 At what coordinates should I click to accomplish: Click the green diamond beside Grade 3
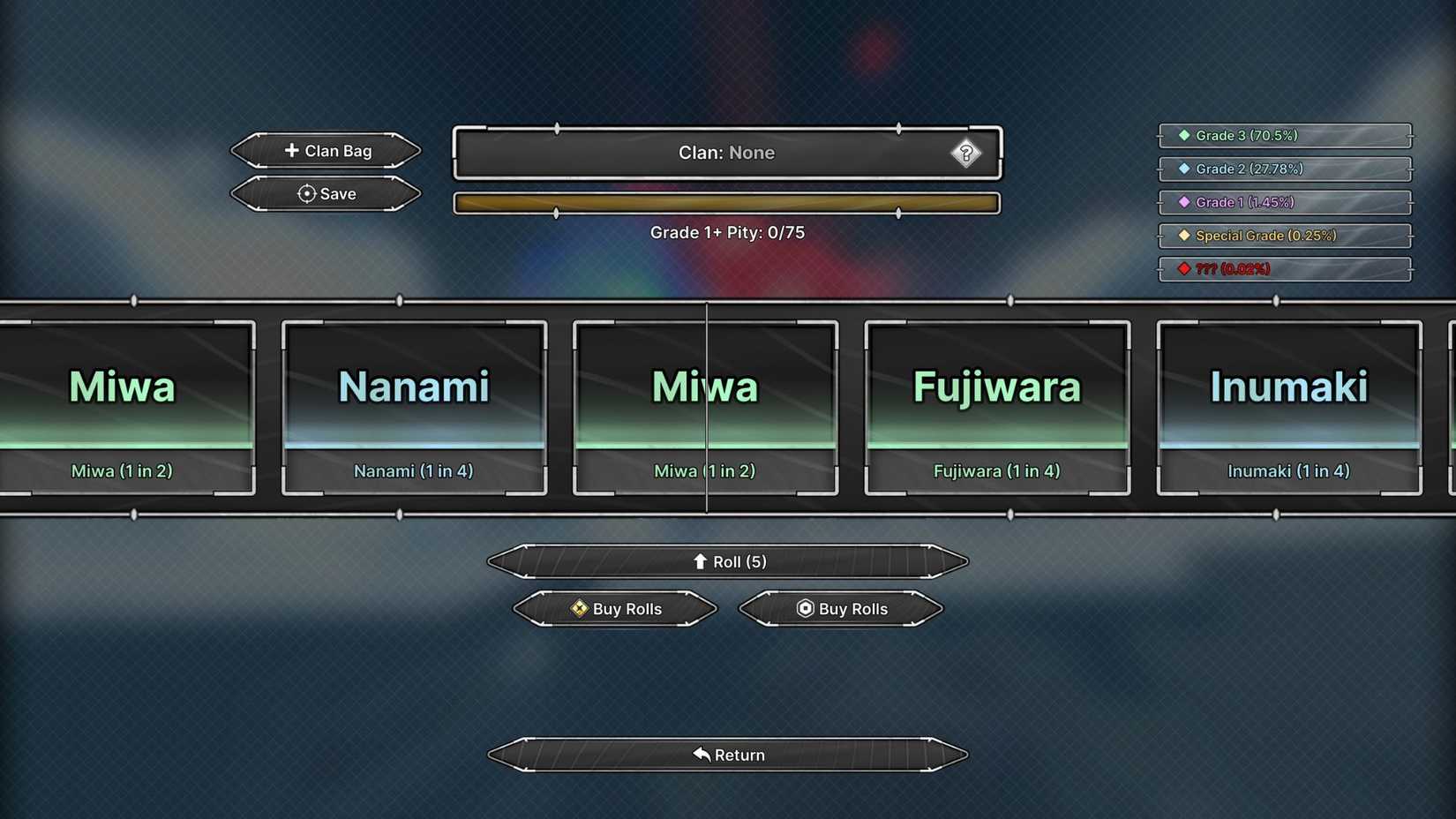(x=1182, y=135)
